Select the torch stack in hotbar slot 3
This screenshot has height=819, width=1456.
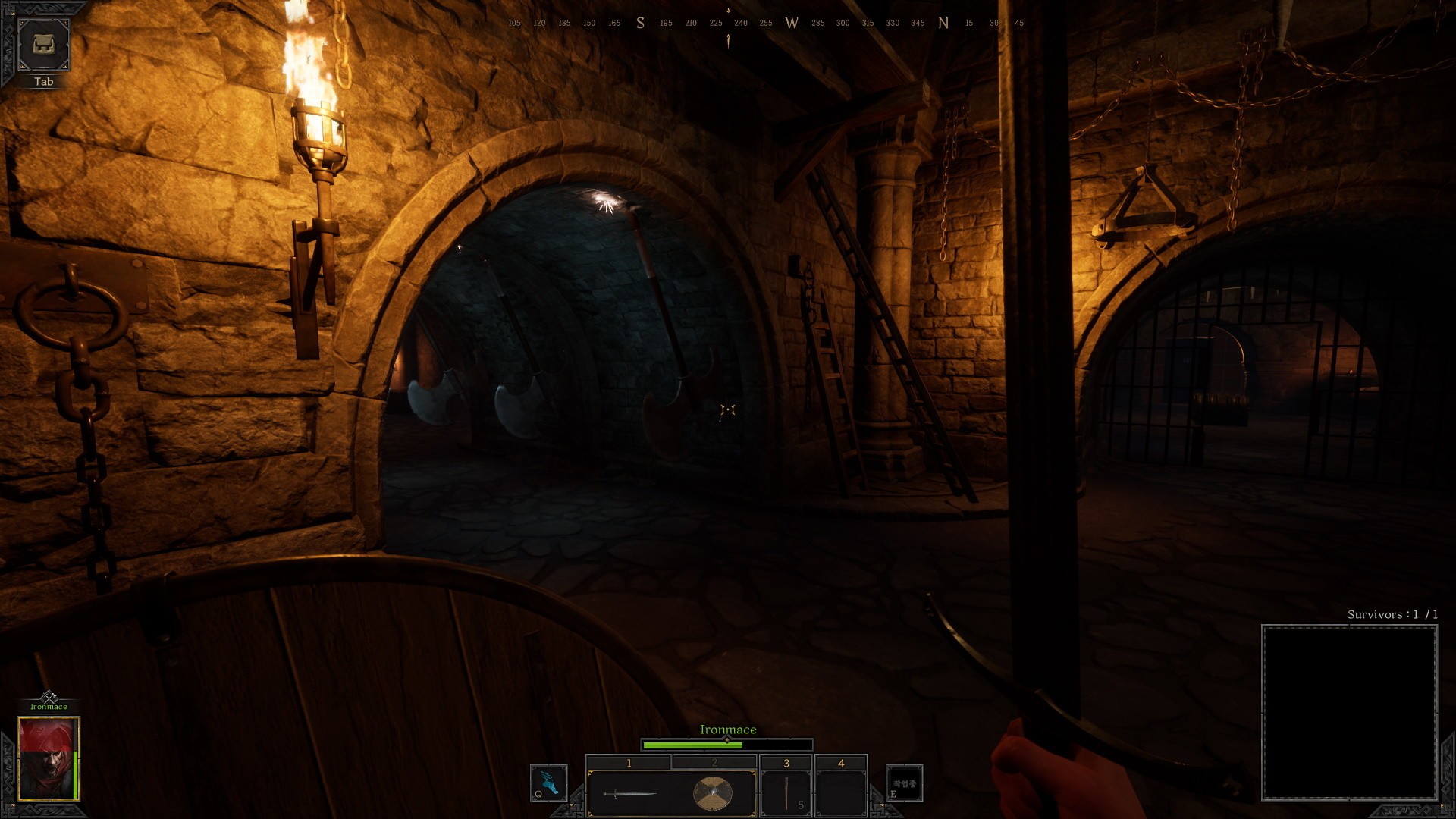[785, 792]
